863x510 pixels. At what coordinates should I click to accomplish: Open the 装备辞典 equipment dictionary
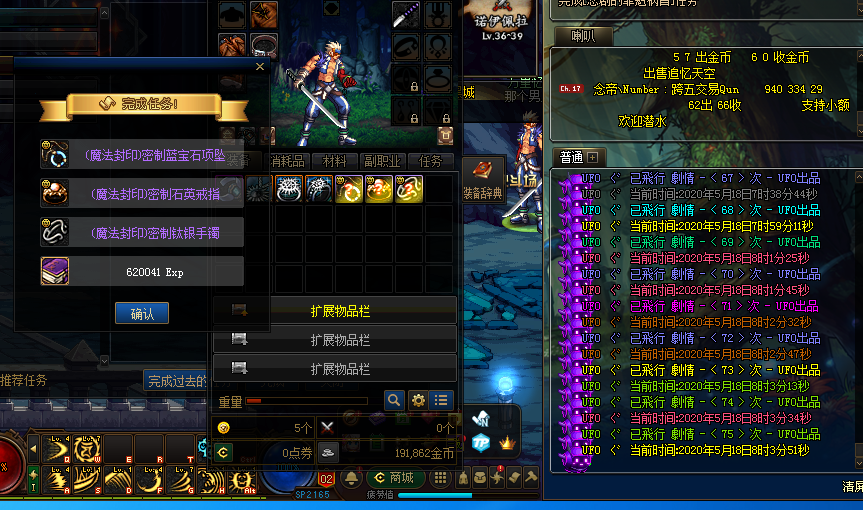(x=482, y=178)
